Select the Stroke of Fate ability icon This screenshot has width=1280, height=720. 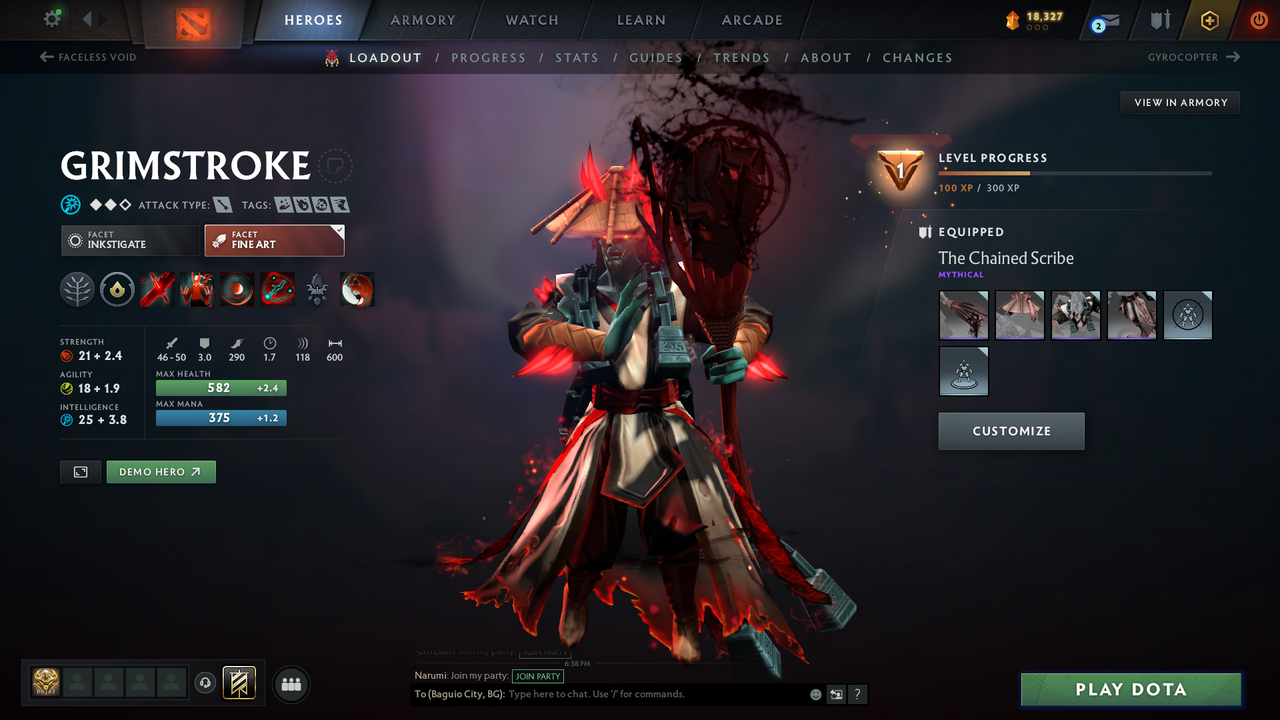click(x=157, y=289)
